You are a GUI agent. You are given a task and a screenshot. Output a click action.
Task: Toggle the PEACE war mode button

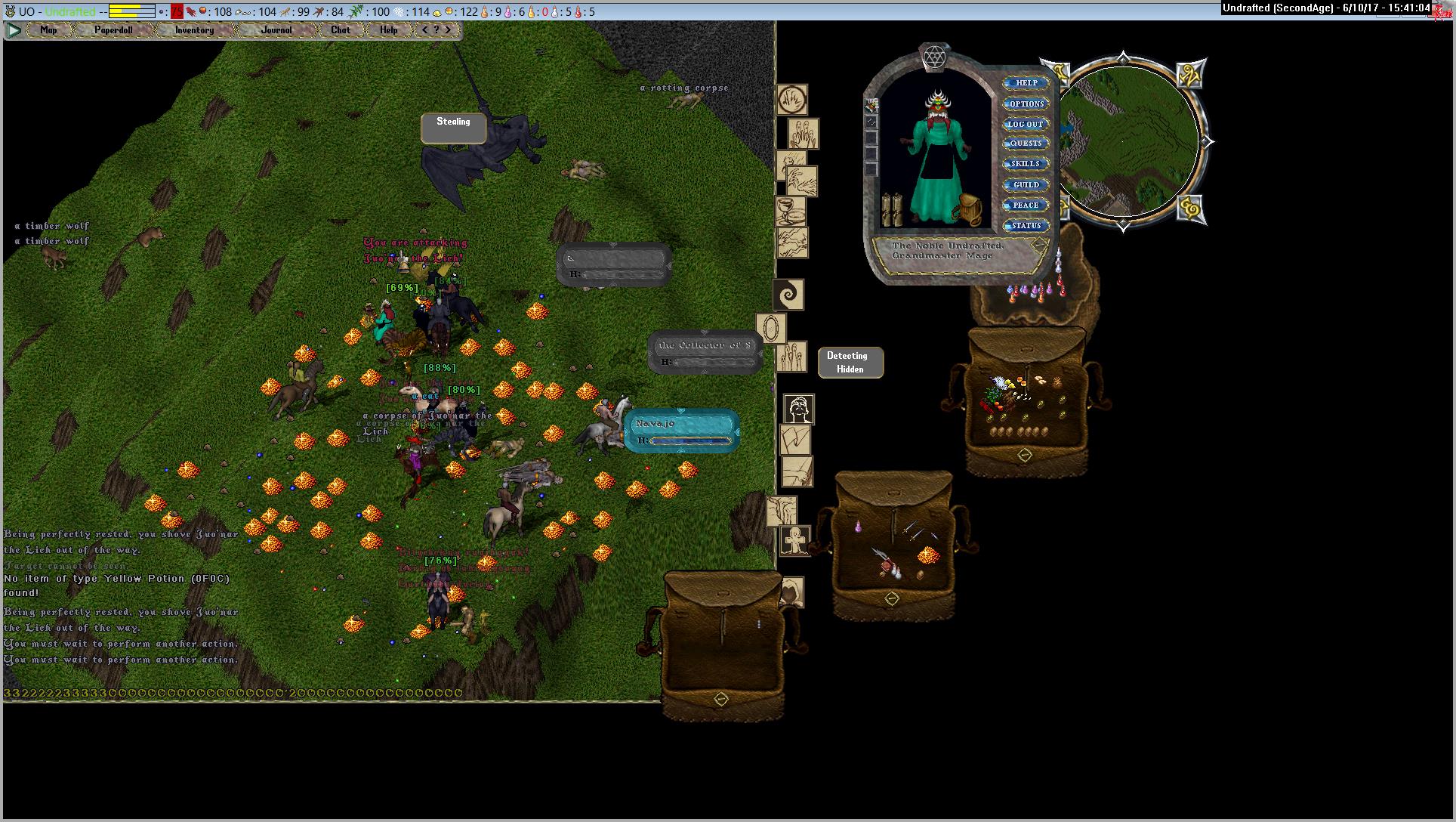[1026, 205]
